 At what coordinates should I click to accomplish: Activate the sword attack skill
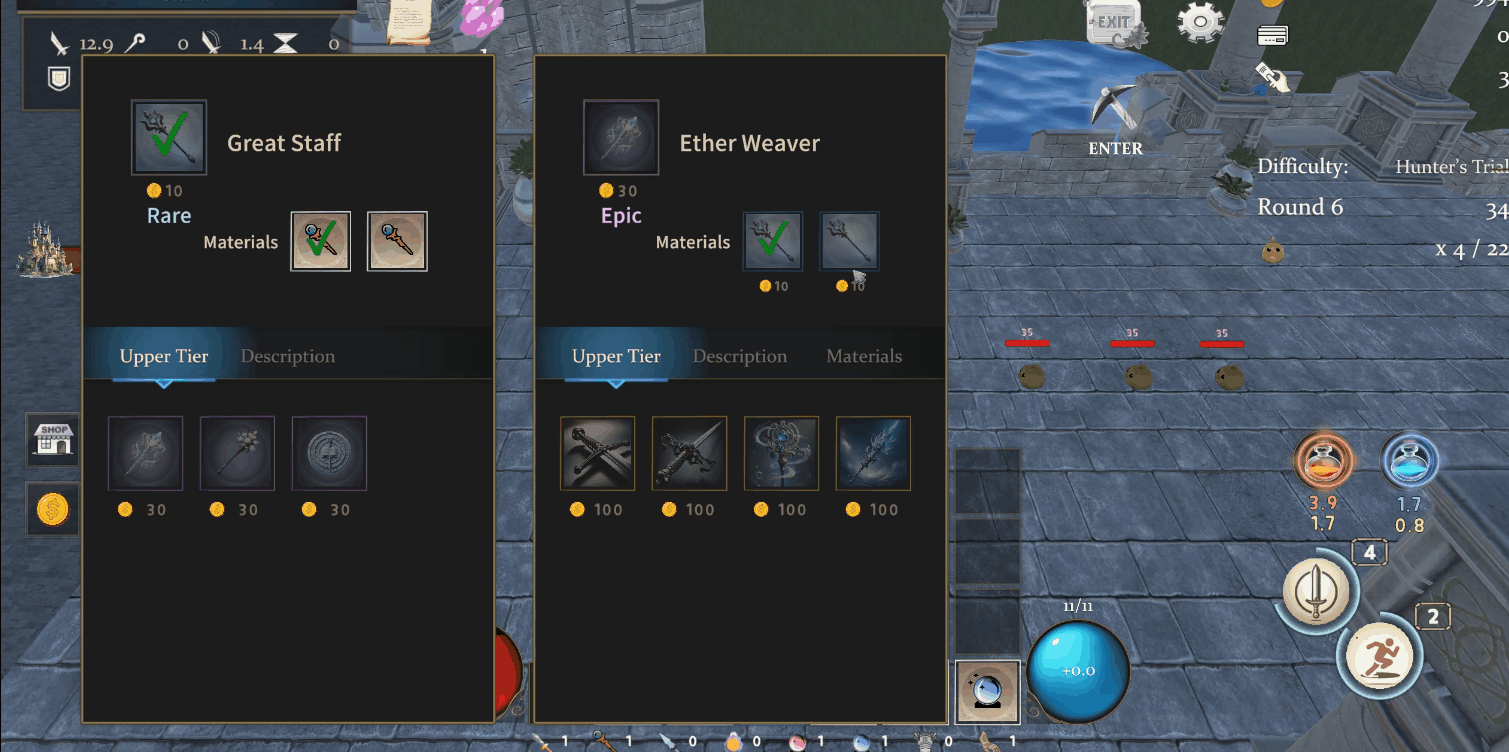click(x=1317, y=591)
